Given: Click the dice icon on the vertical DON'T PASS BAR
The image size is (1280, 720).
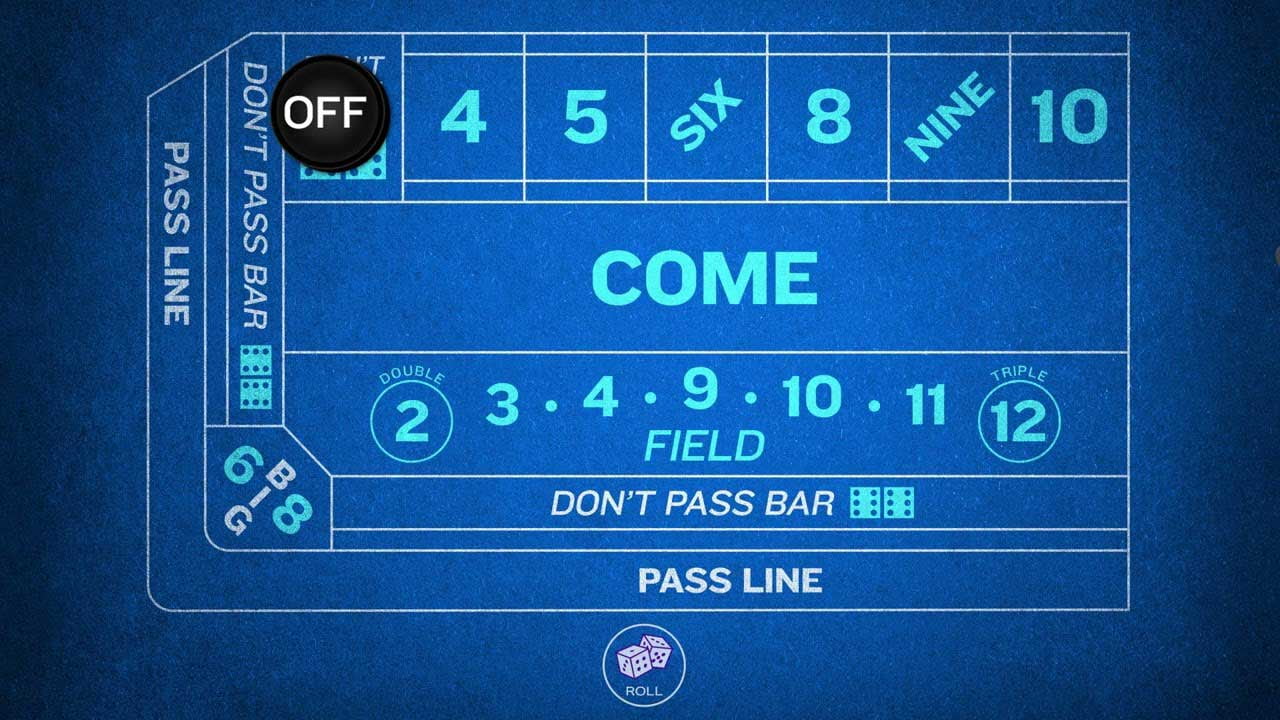Looking at the screenshot, I should pyautogui.click(x=256, y=375).
